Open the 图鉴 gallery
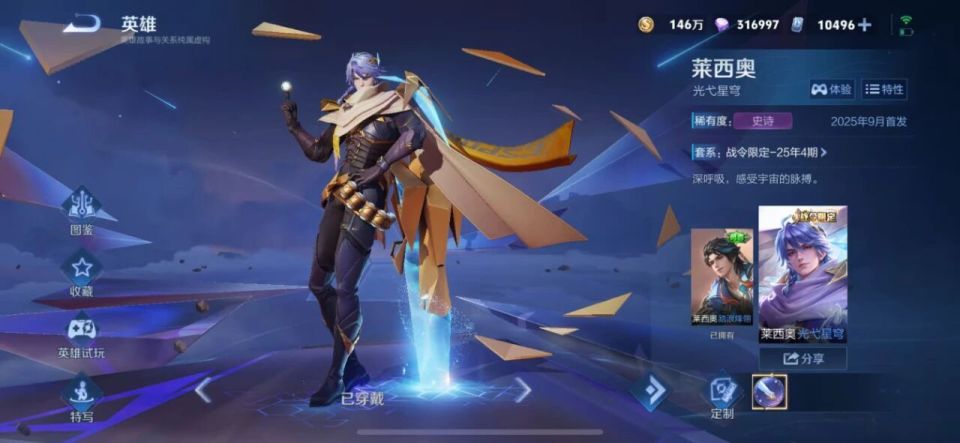This screenshot has width=960, height=443. [82, 212]
